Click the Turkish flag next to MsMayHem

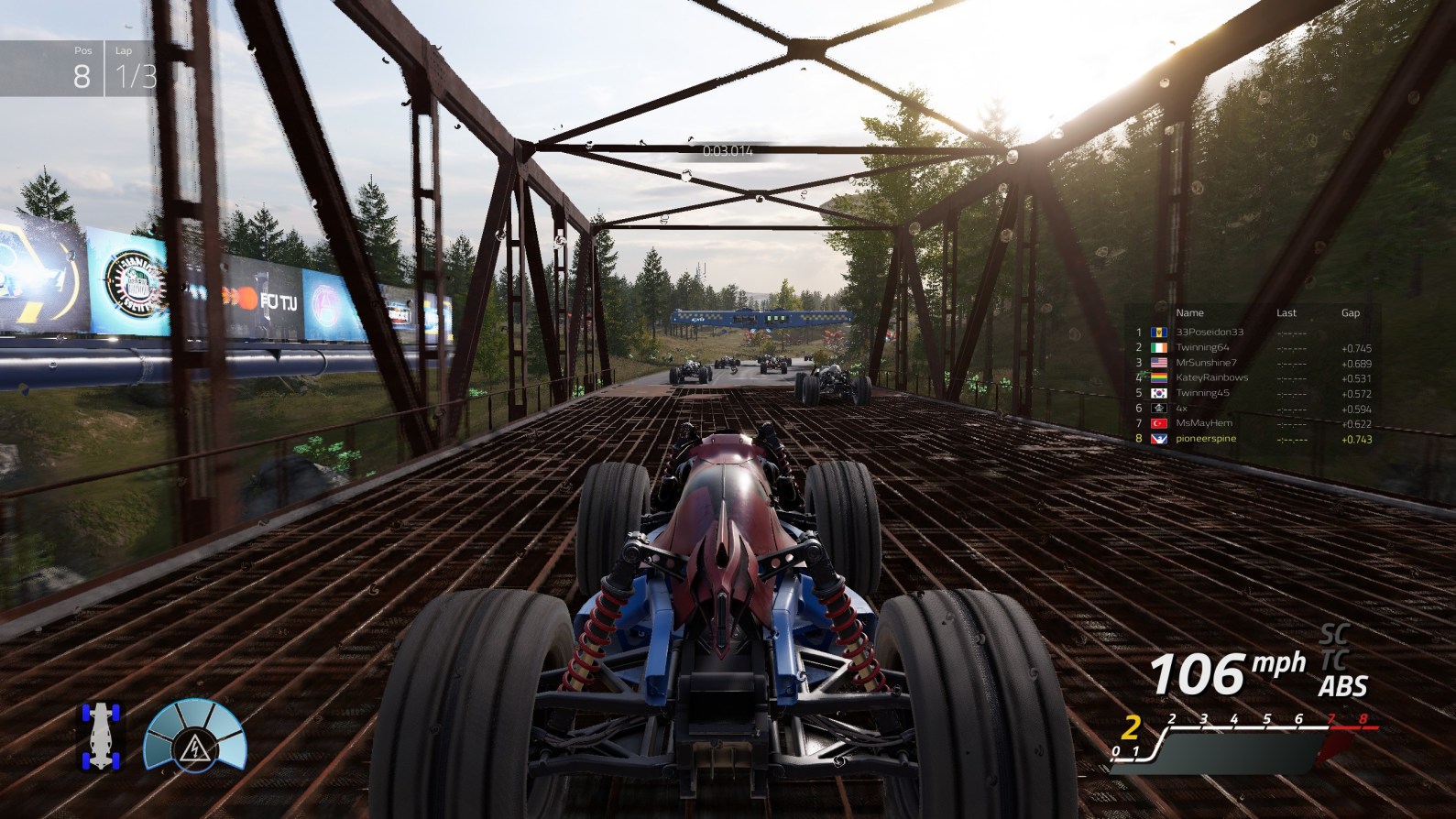pos(1159,422)
